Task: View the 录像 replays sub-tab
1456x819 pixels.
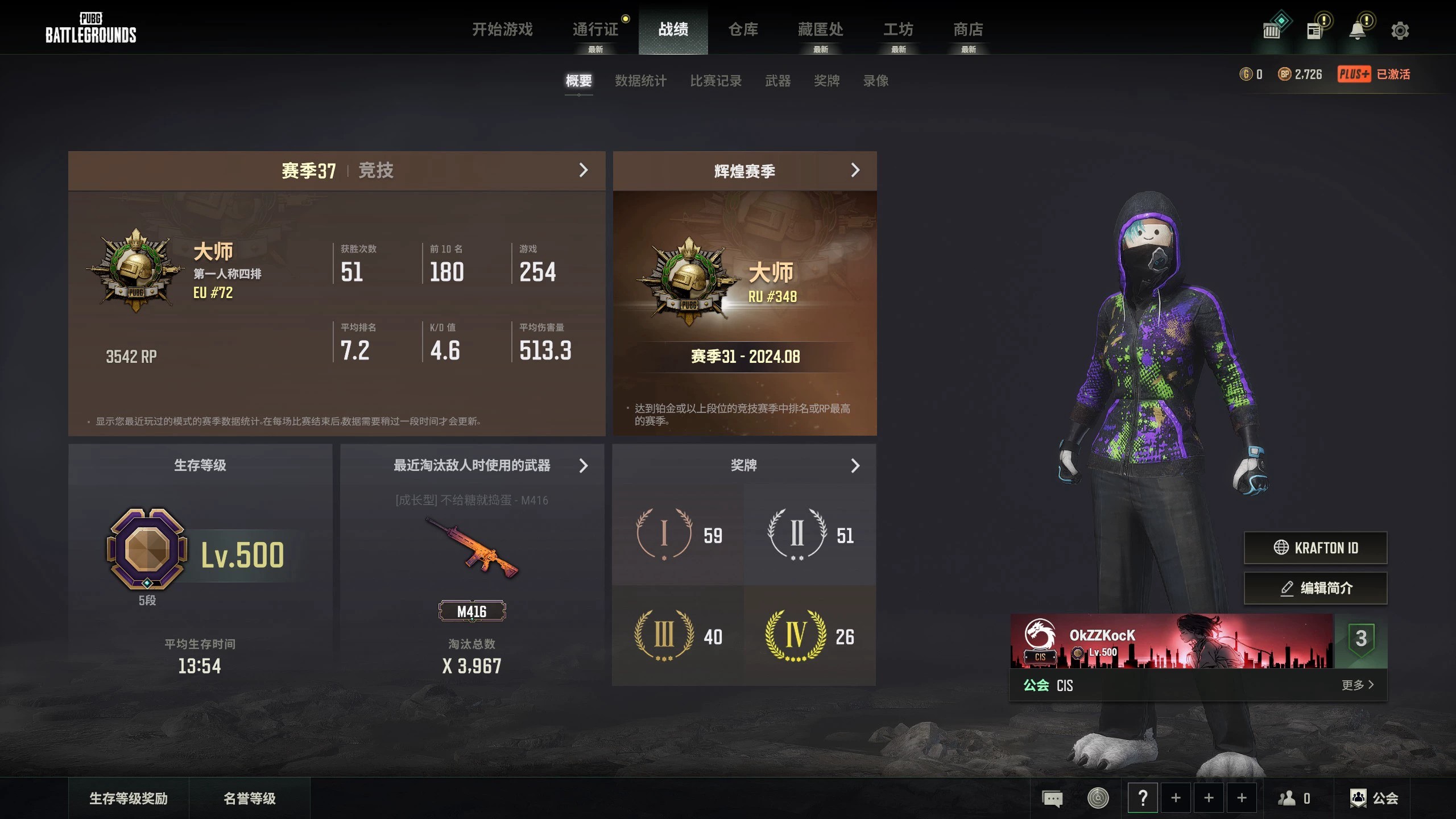Action: coord(875,81)
